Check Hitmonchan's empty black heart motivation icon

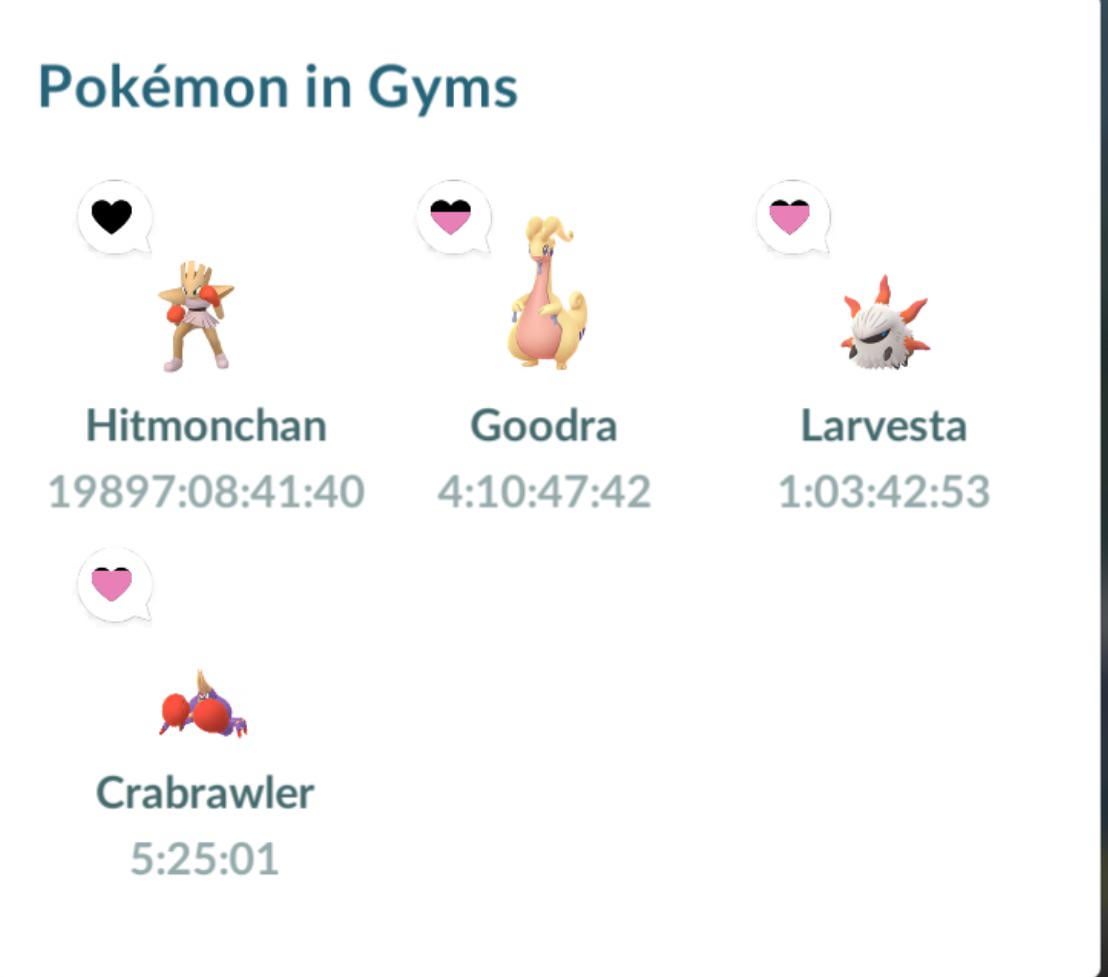point(113,216)
